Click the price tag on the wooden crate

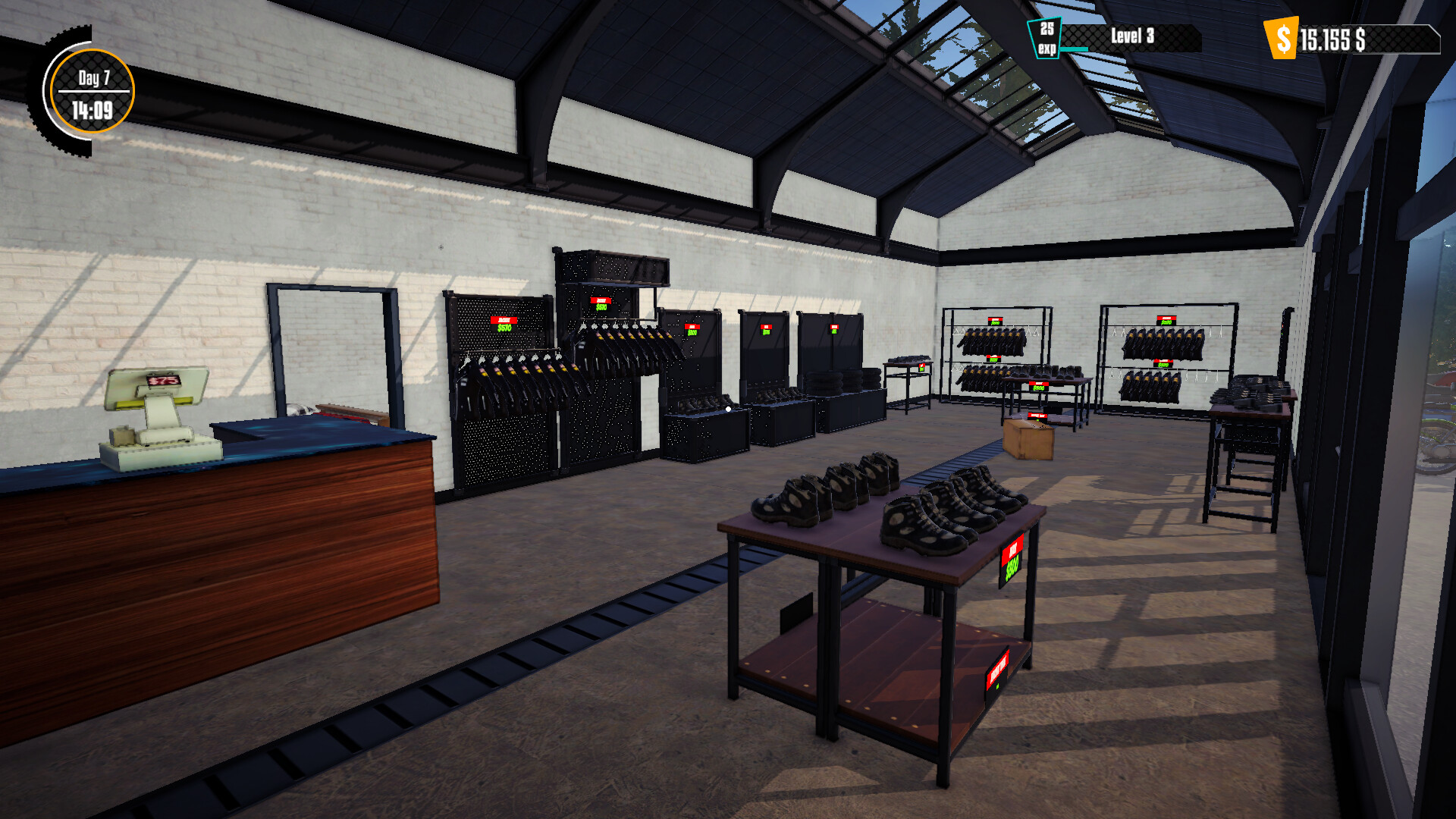(x=1037, y=415)
